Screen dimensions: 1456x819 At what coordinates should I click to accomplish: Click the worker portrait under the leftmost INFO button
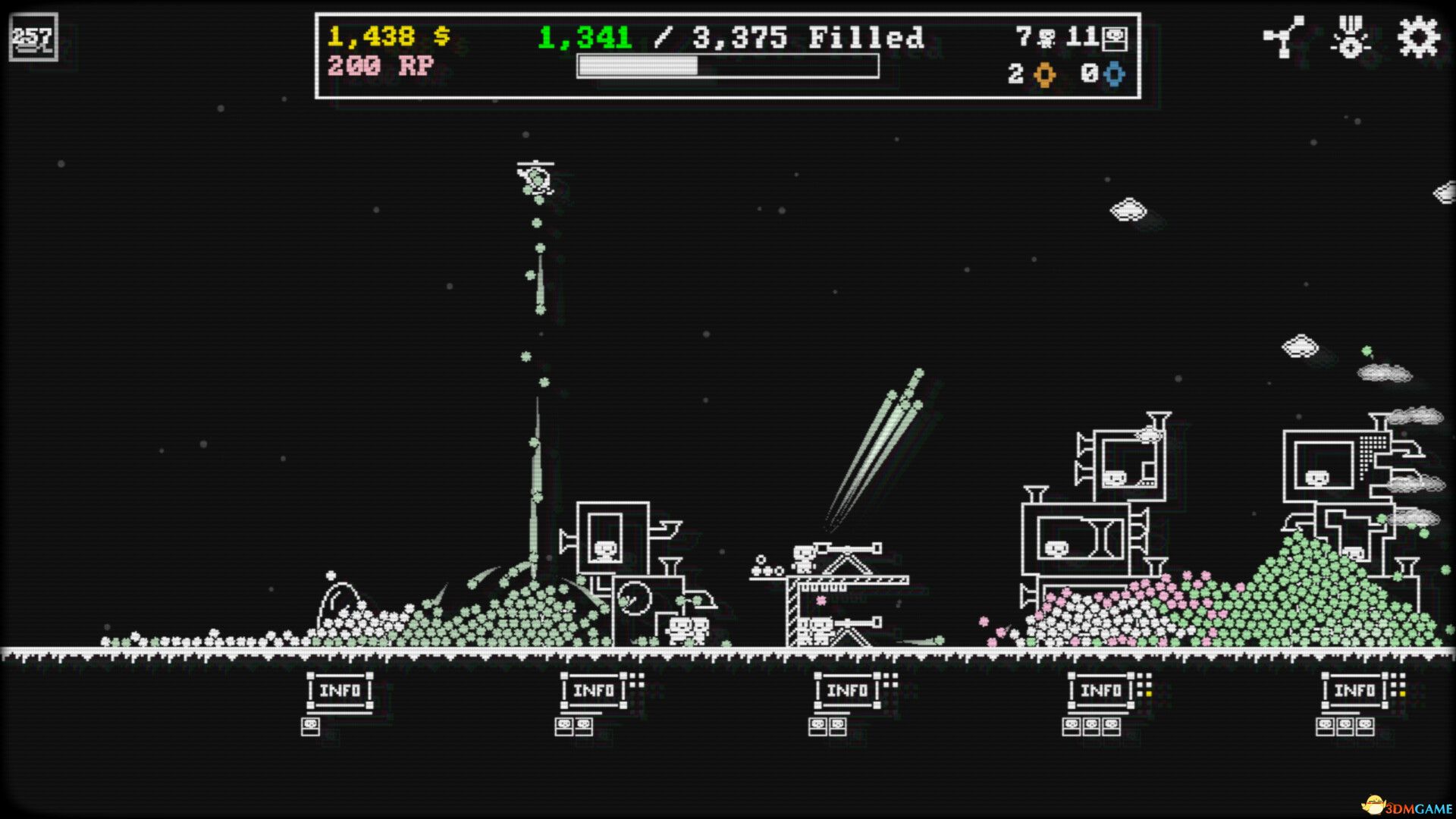(310, 726)
